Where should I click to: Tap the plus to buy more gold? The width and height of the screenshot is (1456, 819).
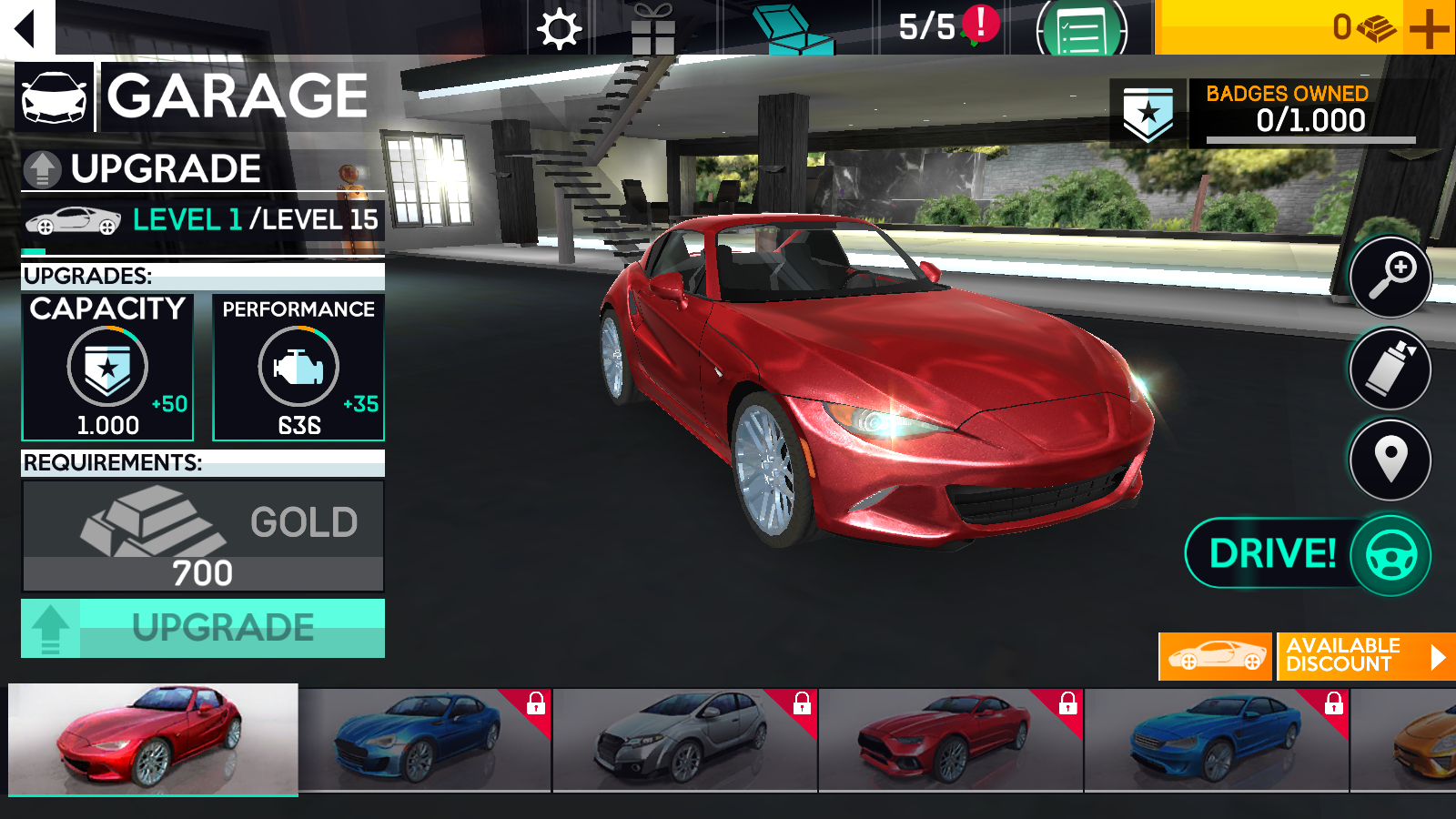(1429, 27)
